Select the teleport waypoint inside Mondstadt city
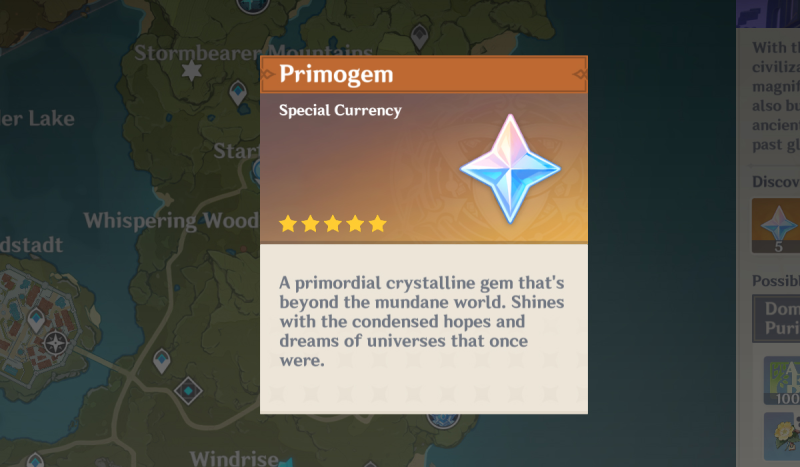Screen dimensions: 800x467 36,319
